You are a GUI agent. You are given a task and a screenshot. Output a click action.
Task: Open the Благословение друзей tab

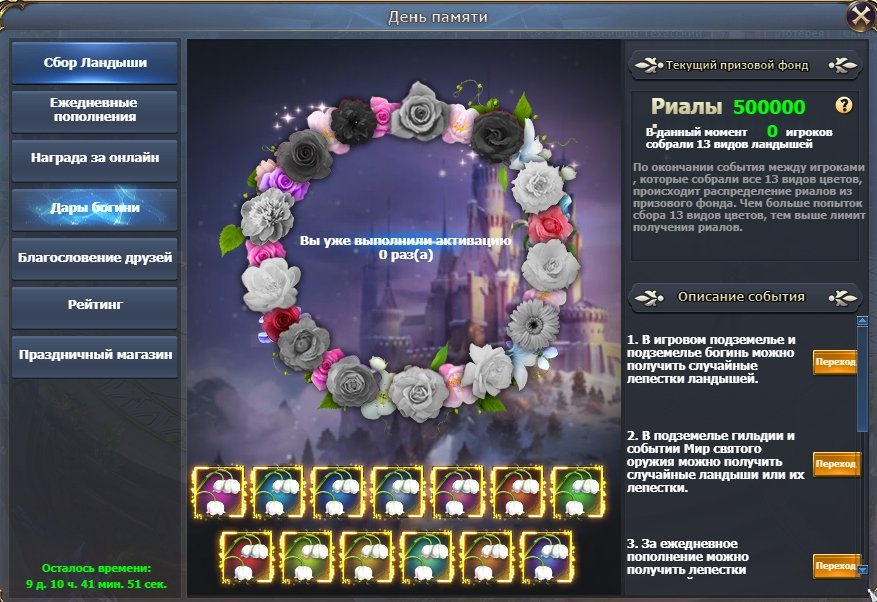coord(95,257)
